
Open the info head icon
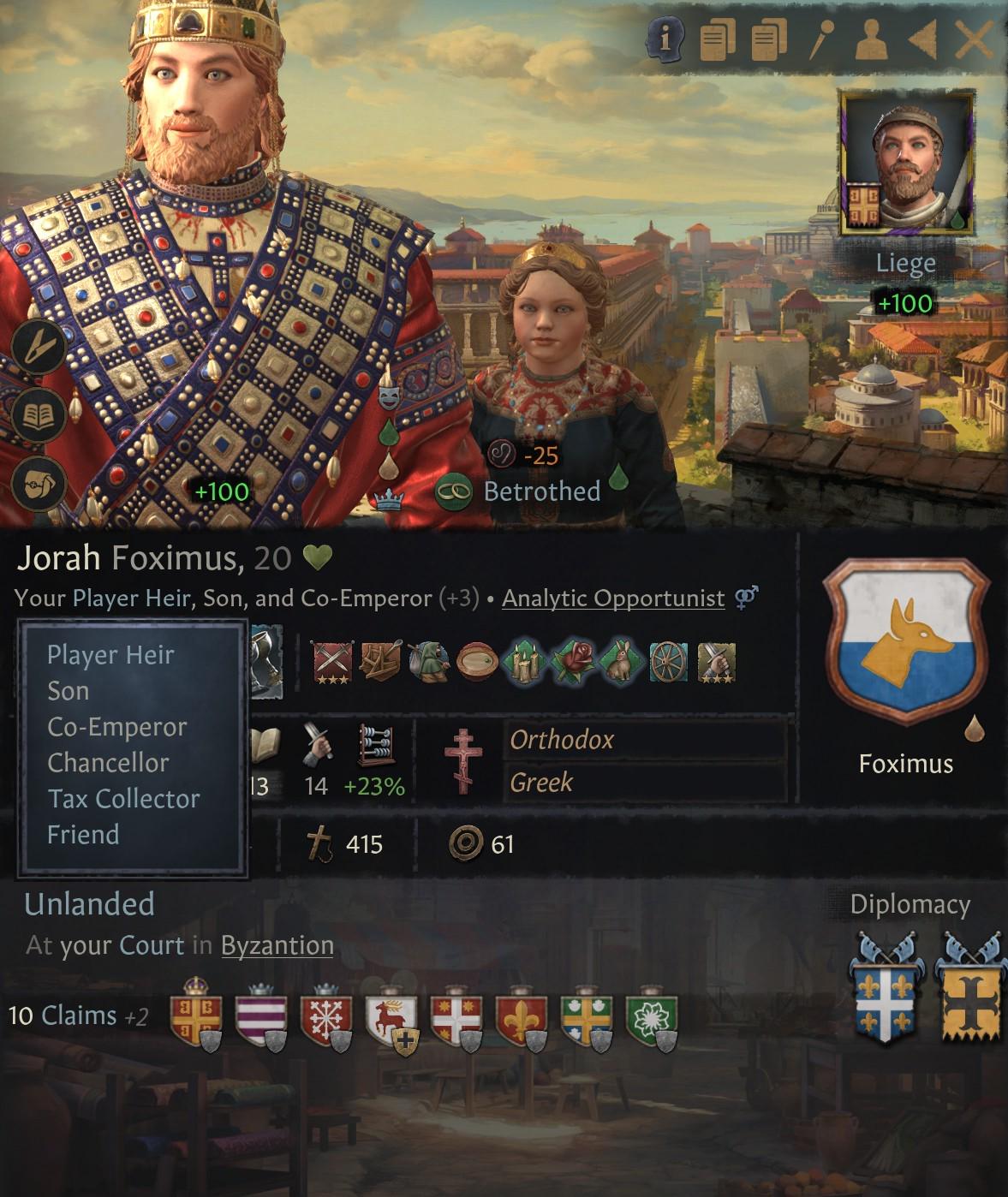pos(665,39)
